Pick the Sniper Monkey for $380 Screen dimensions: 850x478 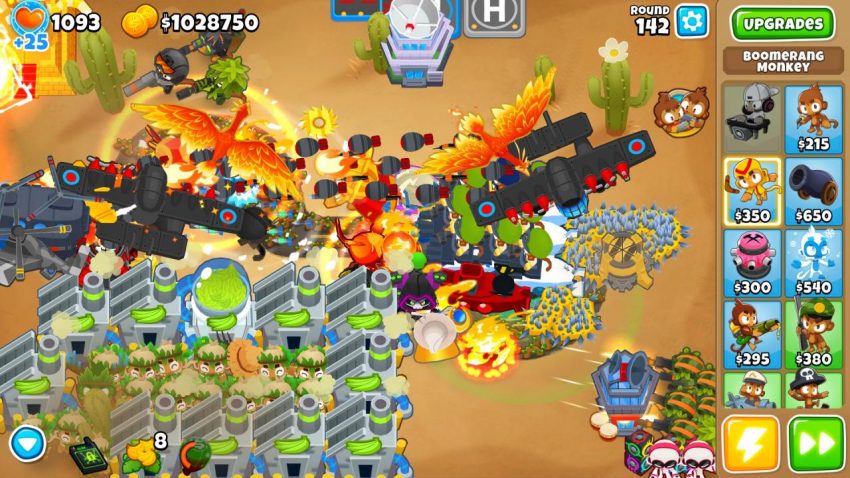[813, 334]
